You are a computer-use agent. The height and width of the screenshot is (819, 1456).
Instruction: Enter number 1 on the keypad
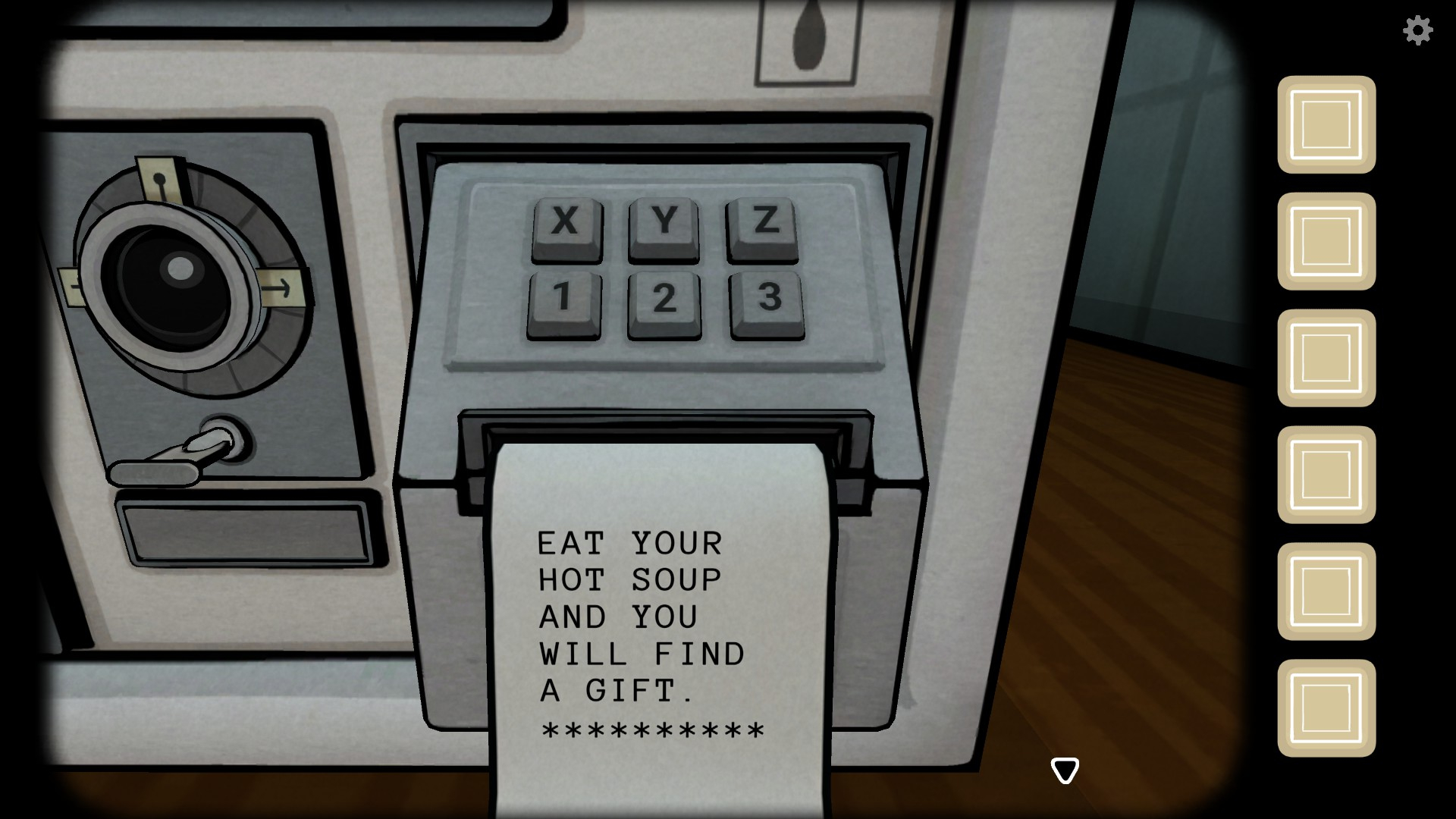click(x=563, y=301)
